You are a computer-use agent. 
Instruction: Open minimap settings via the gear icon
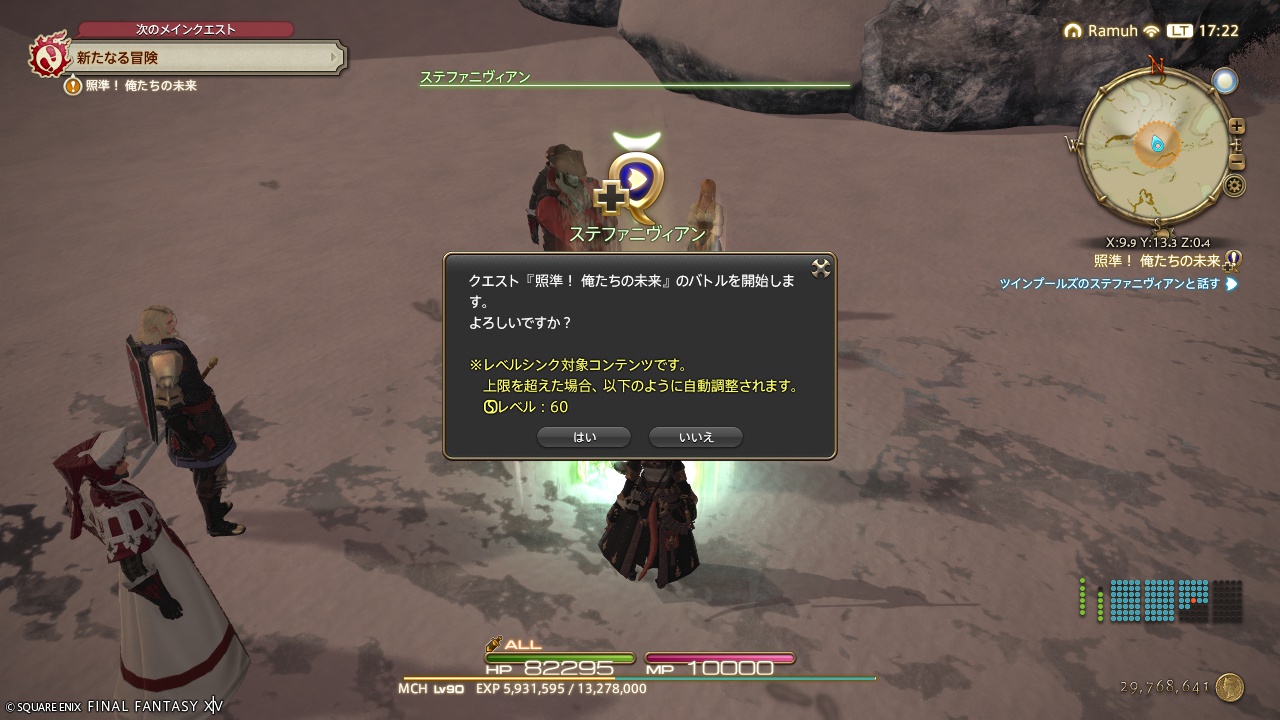coord(1236,184)
